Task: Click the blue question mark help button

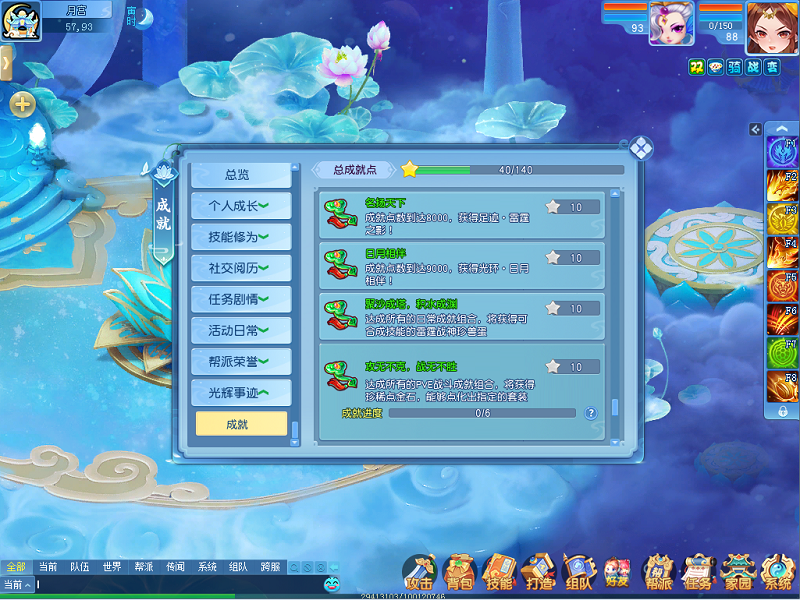Action: click(x=591, y=412)
